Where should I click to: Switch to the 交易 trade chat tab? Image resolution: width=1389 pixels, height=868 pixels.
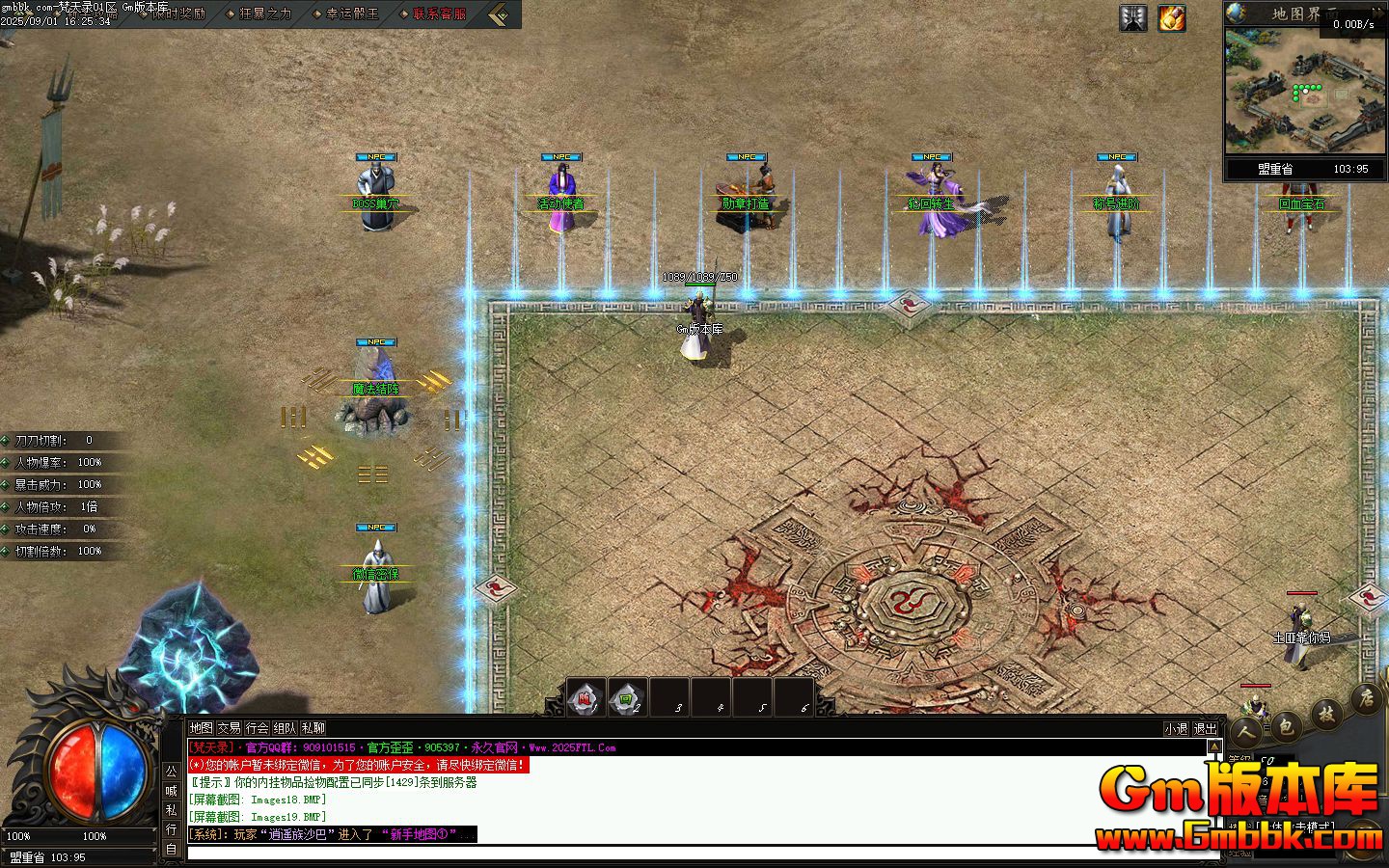point(229,729)
